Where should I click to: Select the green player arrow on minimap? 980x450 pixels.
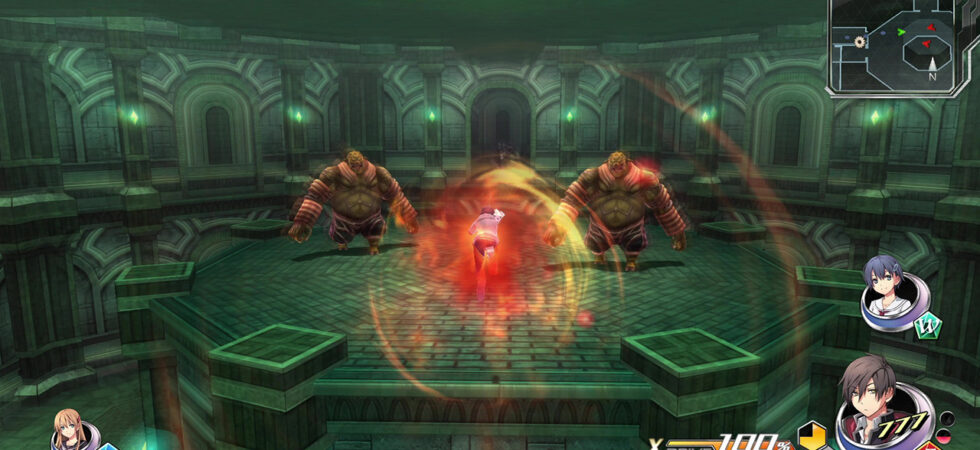(x=901, y=32)
